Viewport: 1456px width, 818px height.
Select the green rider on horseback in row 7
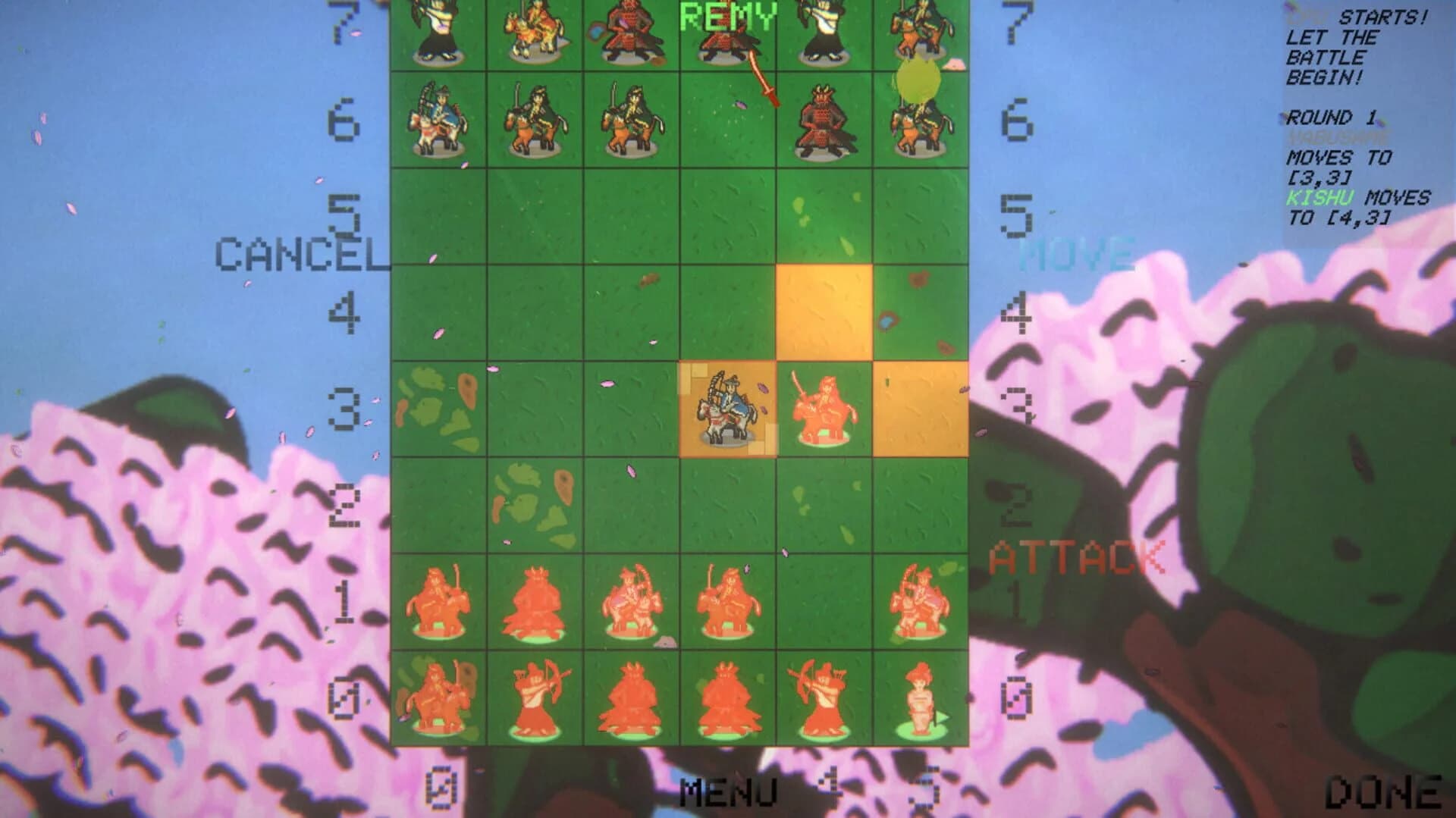tap(535, 34)
